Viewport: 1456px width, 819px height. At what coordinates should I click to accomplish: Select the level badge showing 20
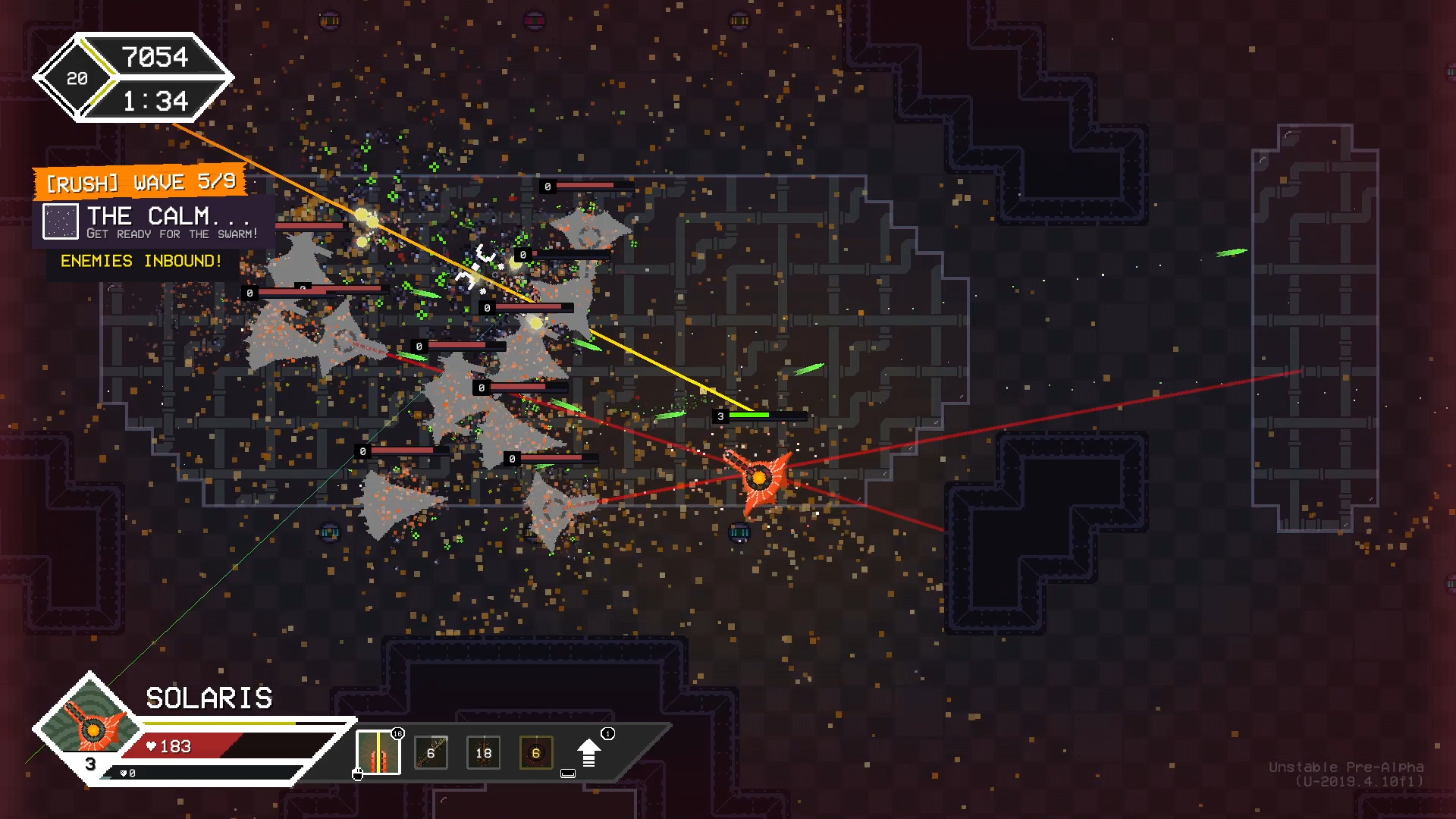[77, 79]
